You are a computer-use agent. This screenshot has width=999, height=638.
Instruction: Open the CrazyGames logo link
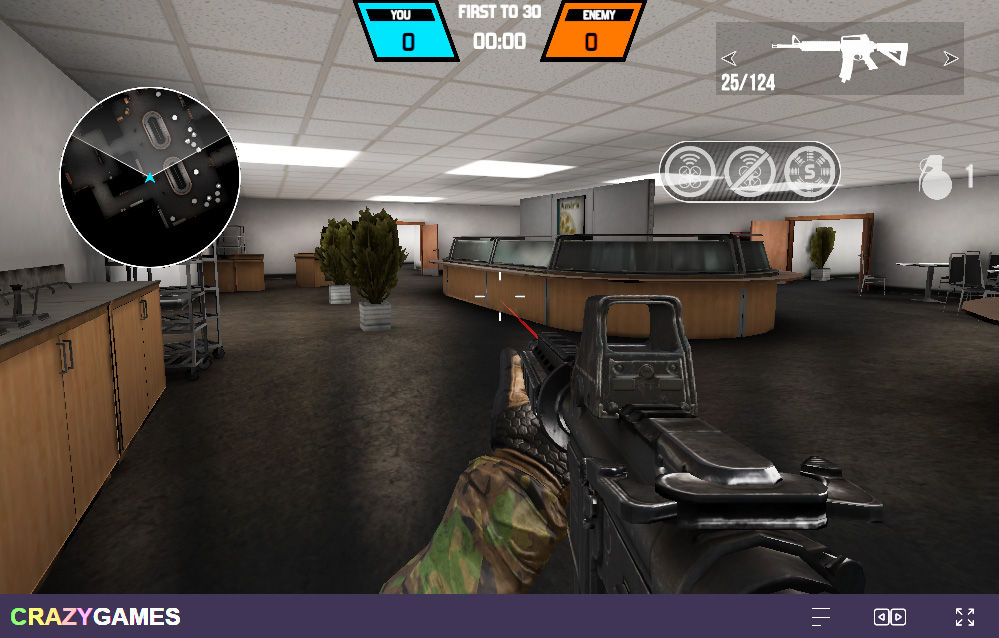(x=96, y=617)
